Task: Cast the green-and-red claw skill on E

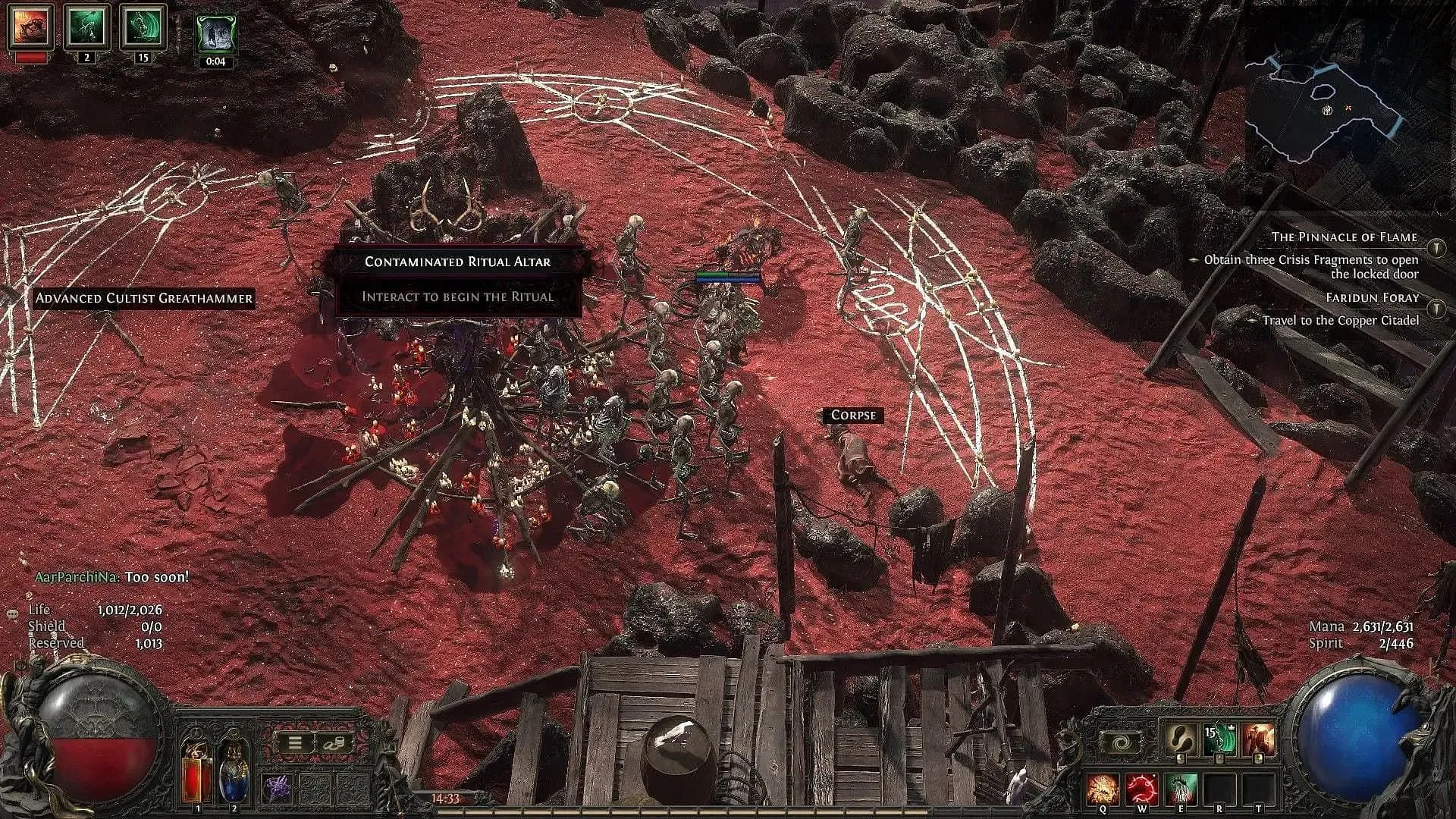Action: tap(1181, 789)
